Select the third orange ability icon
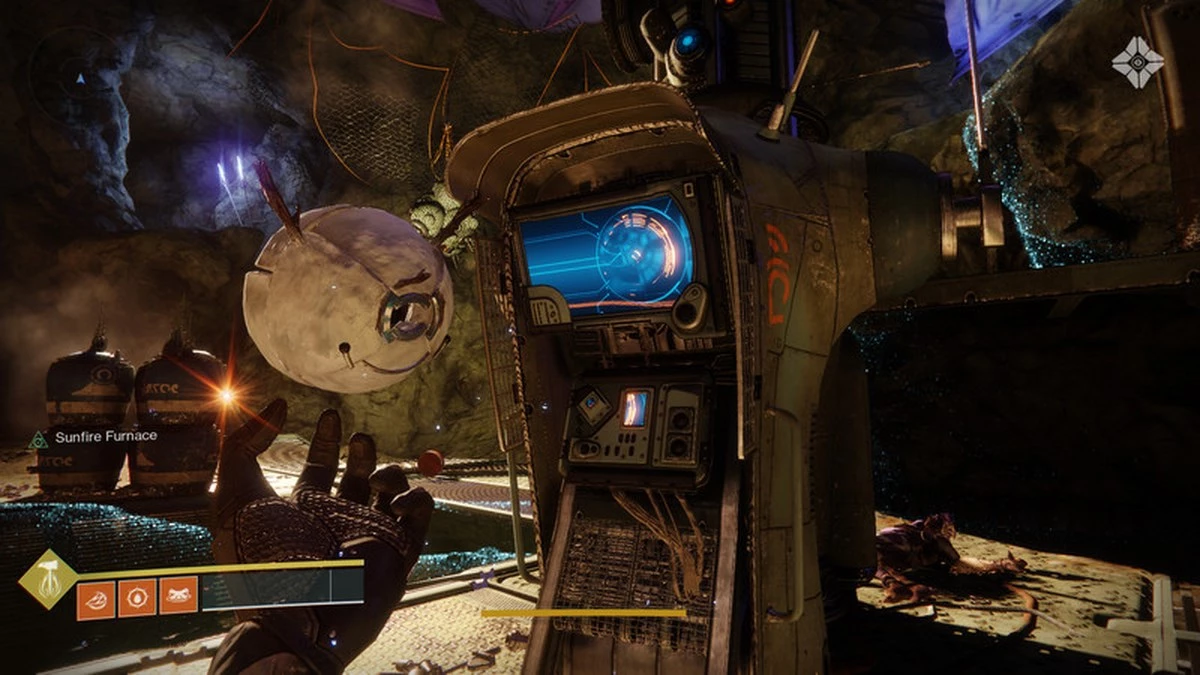Viewport: 1200px width, 675px height. [x=178, y=599]
